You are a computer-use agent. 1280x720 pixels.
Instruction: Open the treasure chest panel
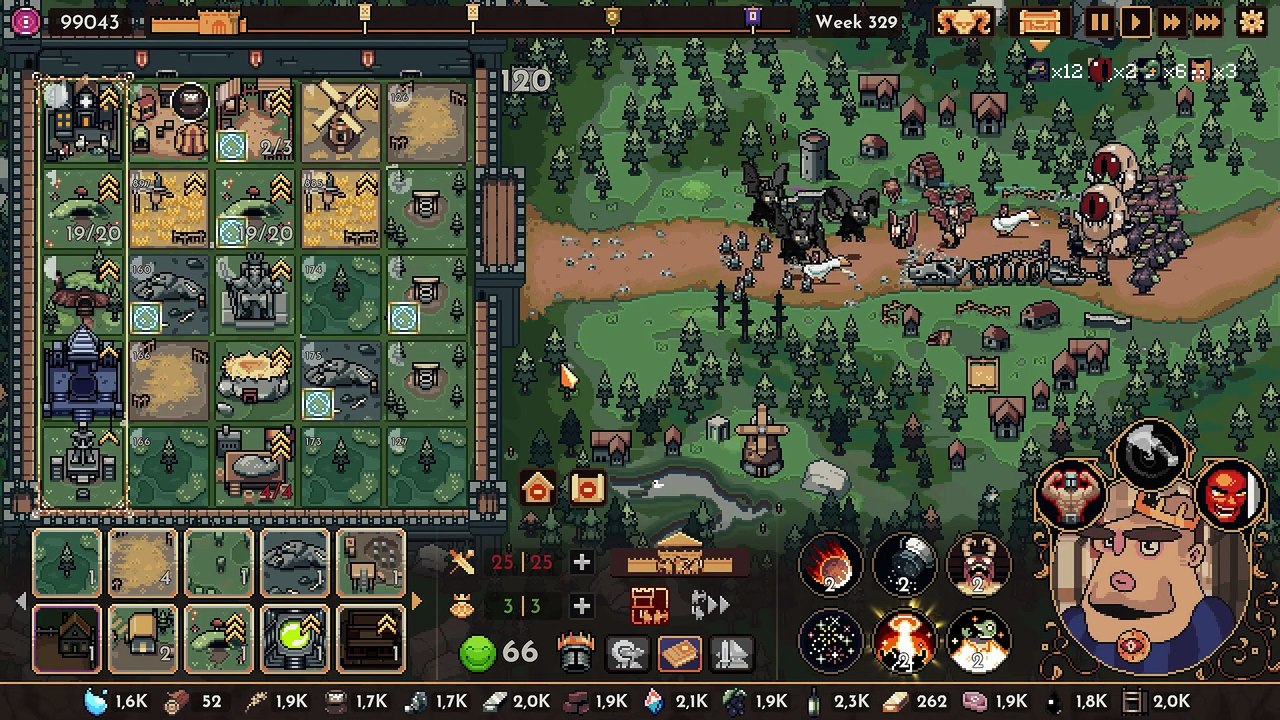pyautogui.click(x=1039, y=22)
